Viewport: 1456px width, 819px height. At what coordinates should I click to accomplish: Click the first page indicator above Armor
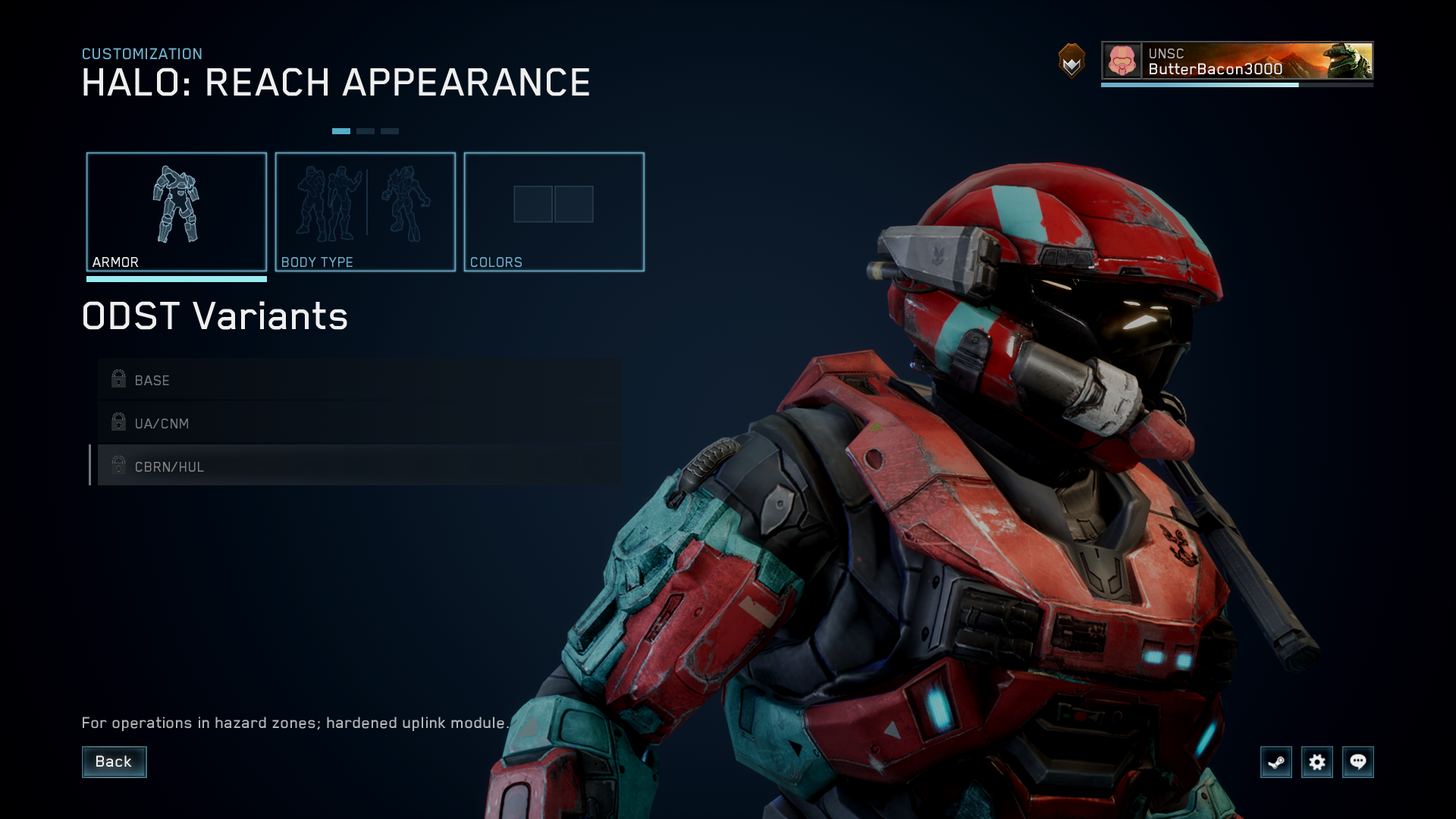pyautogui.click(x=343, y=130)
